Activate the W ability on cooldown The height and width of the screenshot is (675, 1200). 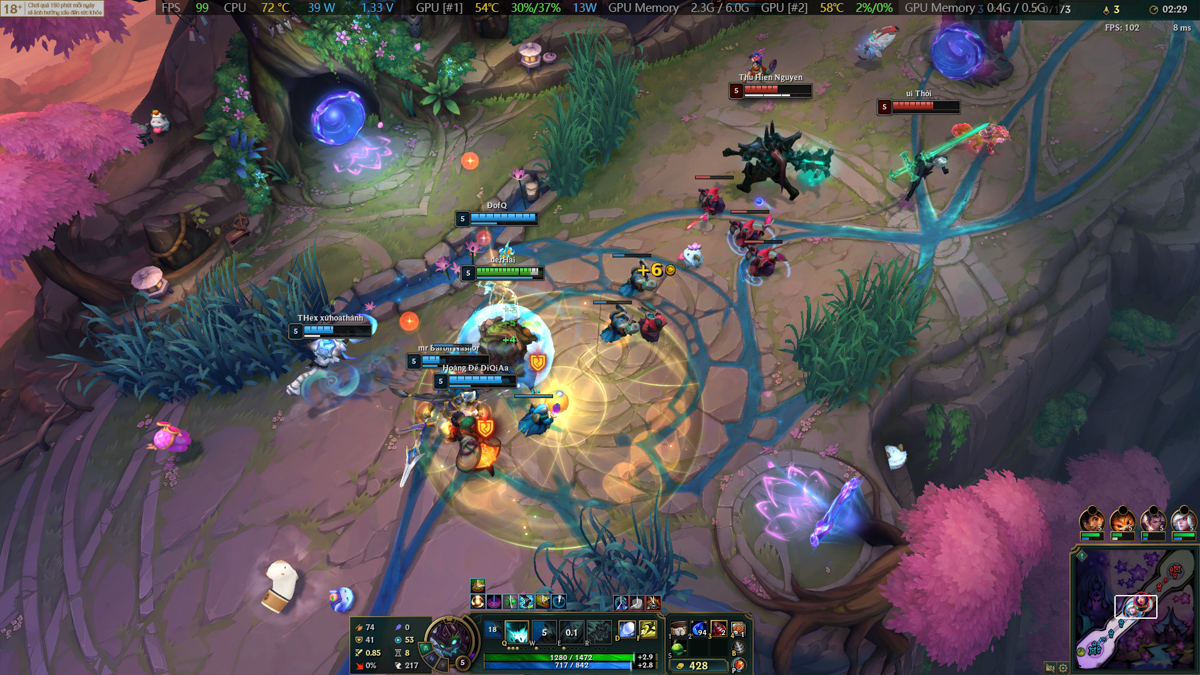(544, 632)
